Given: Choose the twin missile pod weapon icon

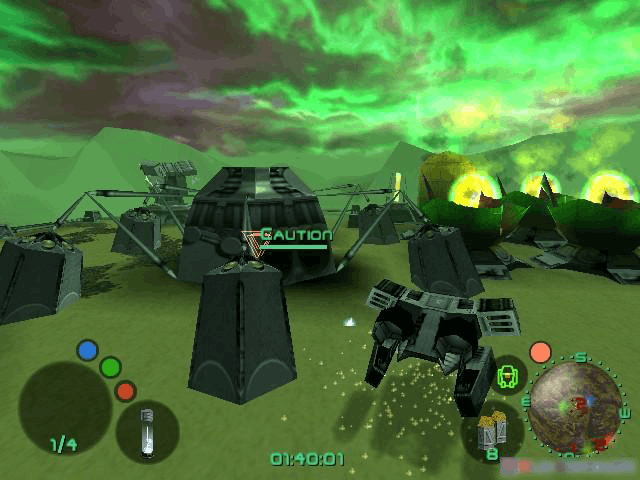Looking at the screenshot, I should coord(489,430).
